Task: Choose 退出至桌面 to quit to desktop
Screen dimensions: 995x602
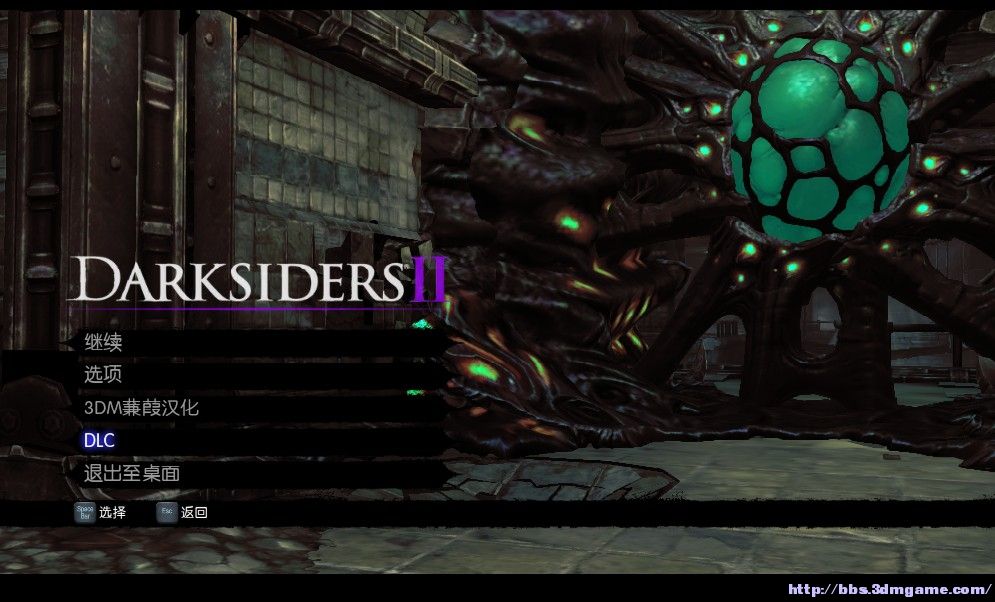Action: pos(131,473)
